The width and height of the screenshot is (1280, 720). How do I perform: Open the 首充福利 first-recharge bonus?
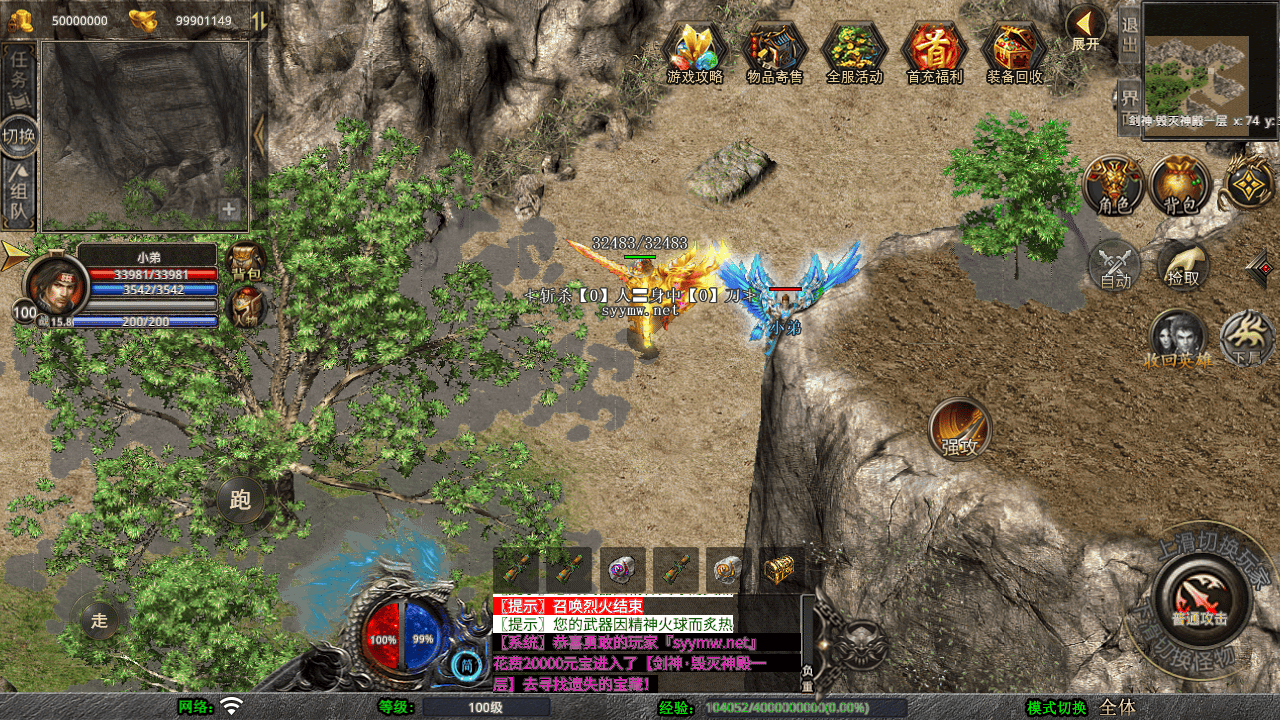click(934, 50)
